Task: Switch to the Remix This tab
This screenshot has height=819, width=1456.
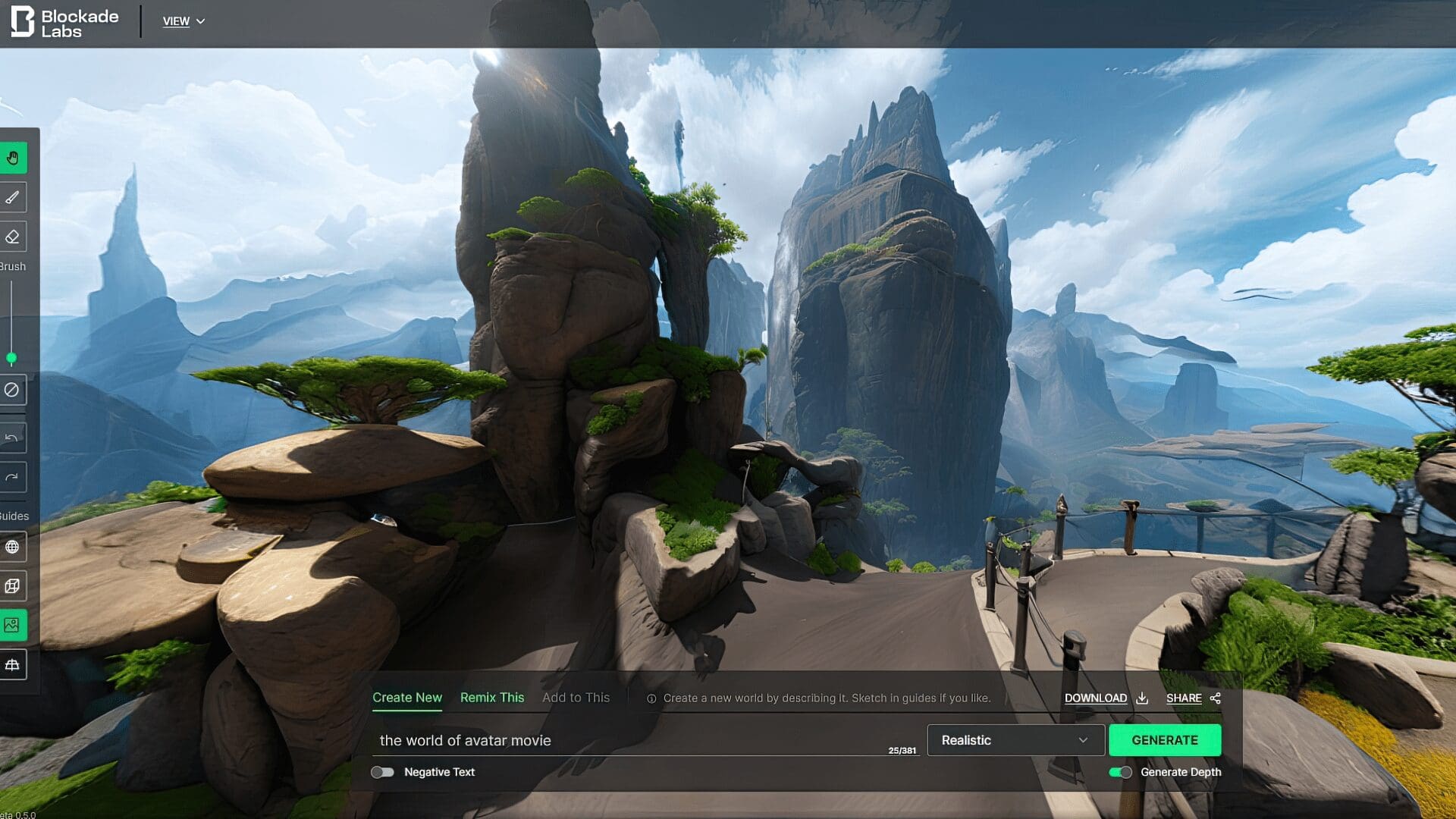Action: pyautogui.click(x=491, y=697)
